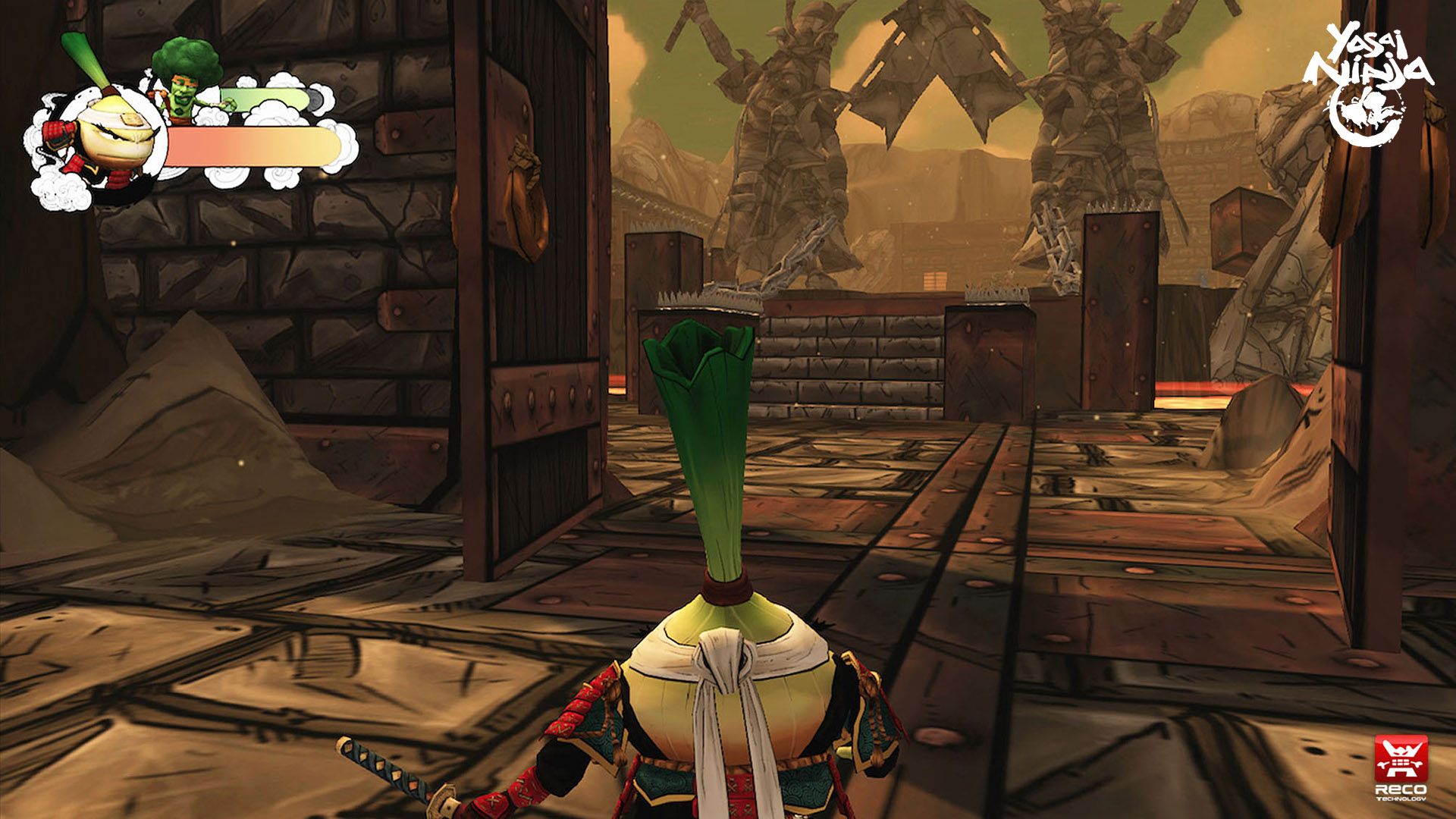Viewport: 1456px width, 819px height.
Task: Open the Reco Technology logo
Action: click(x=1401, y=767)
